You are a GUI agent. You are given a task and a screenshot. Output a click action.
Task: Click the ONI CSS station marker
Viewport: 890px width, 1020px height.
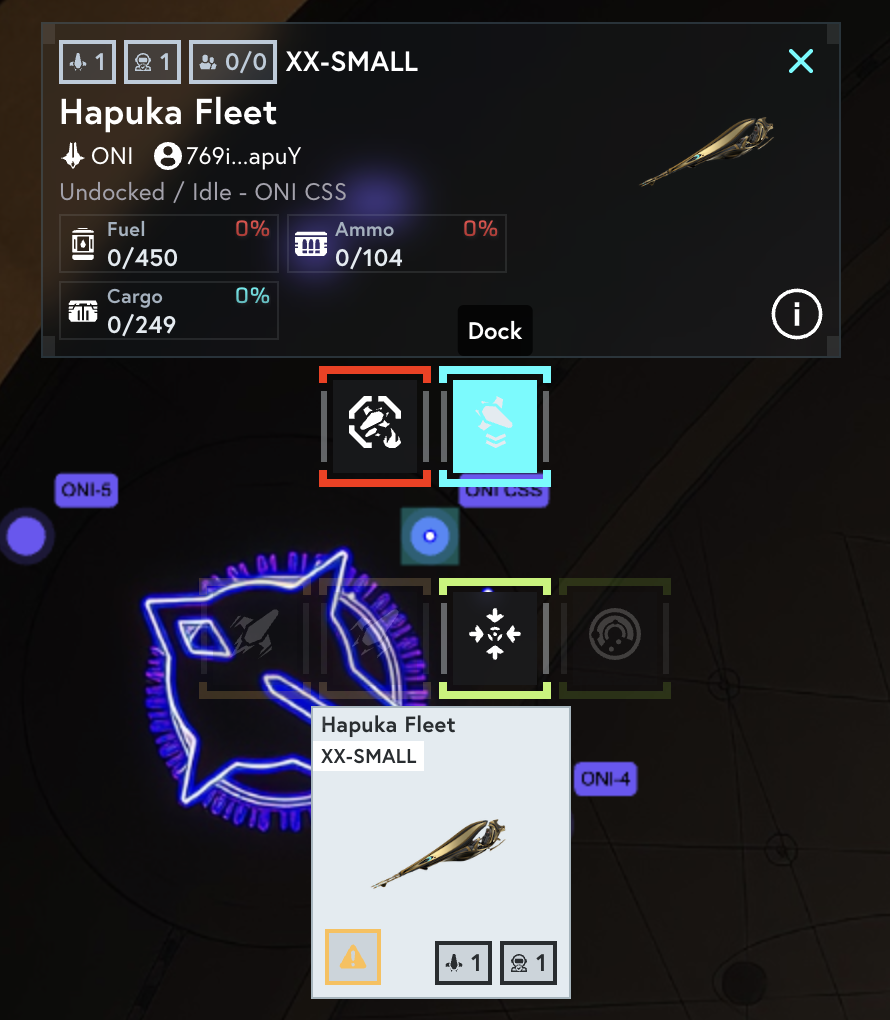(430, 536)
